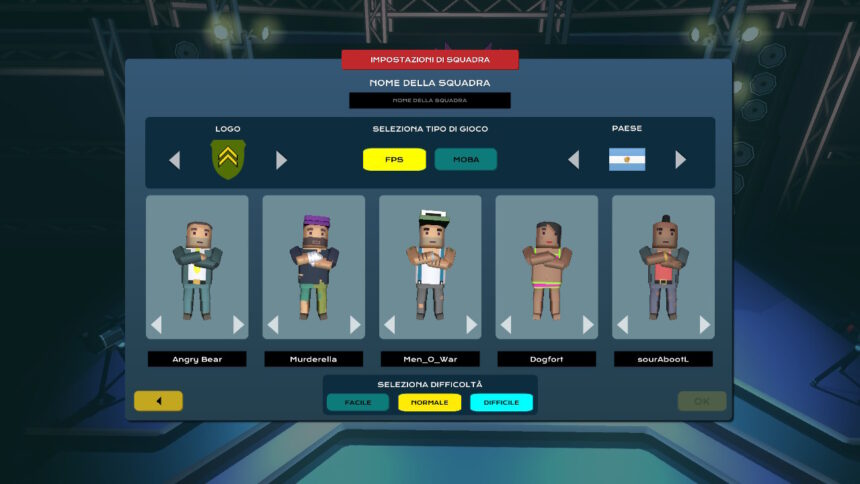
Task: Switch to the previous country flag
Action: (x=574, y=160)
